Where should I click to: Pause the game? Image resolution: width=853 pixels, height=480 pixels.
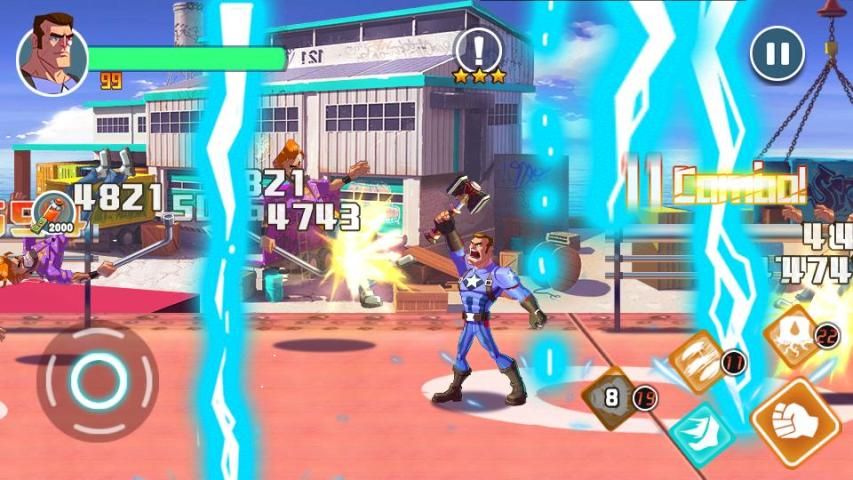[777, 53]
